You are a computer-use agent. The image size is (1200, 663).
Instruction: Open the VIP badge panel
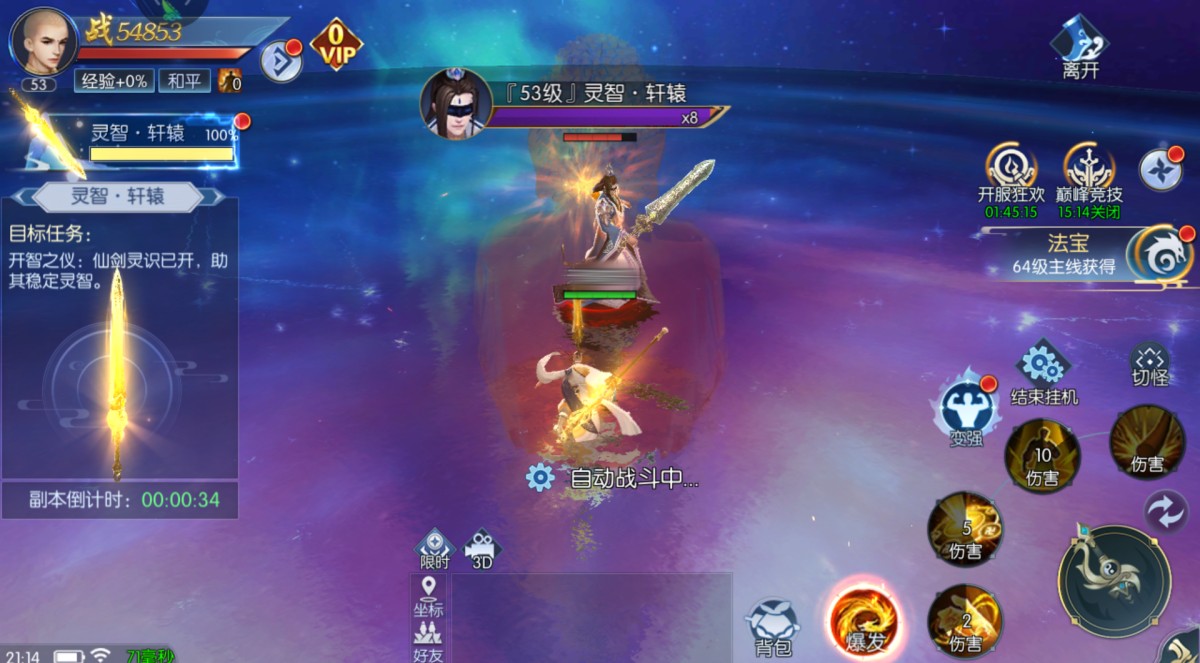[336, 45]
